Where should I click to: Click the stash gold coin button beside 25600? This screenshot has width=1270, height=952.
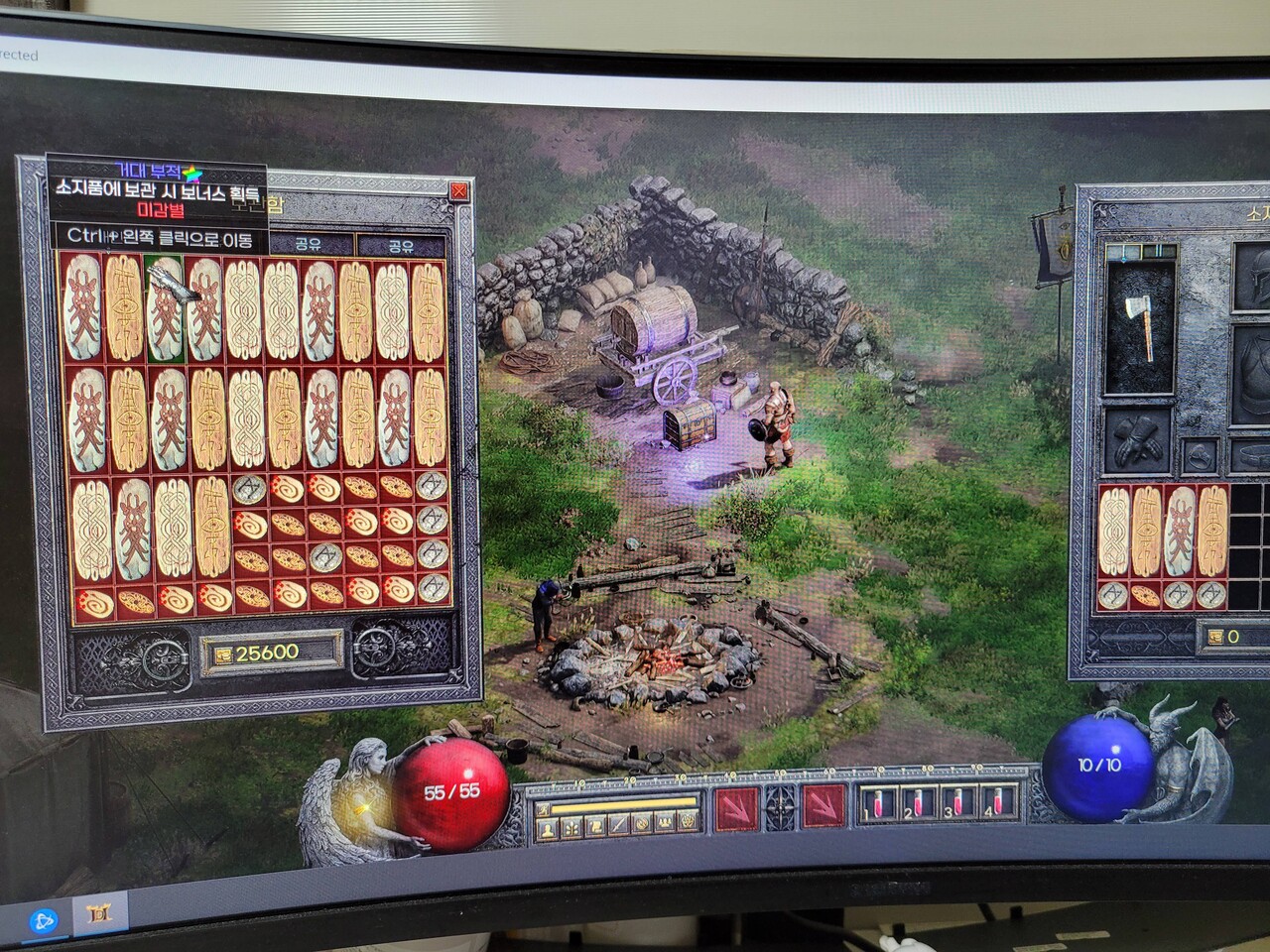219,653
